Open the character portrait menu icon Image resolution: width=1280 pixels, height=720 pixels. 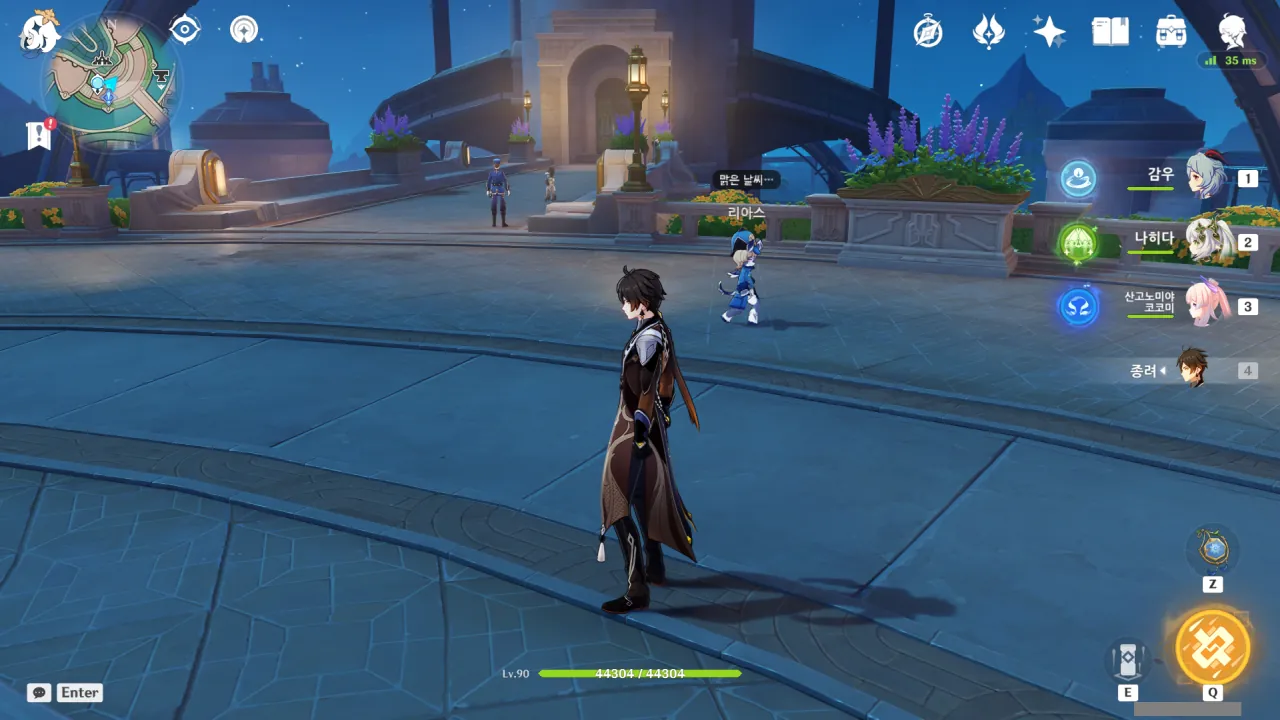tap(1232, 32)
